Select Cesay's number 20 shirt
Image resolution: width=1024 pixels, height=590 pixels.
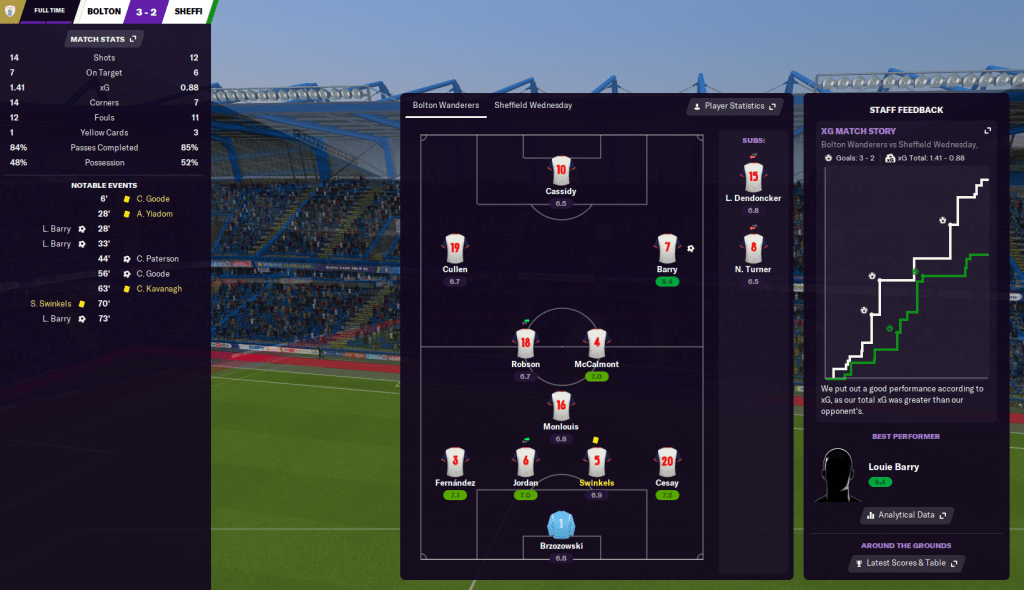point(667,461)
